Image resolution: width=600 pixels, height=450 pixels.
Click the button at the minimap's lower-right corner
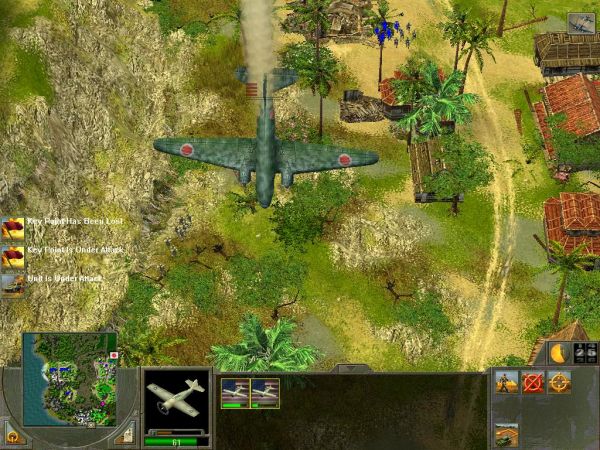125,433
